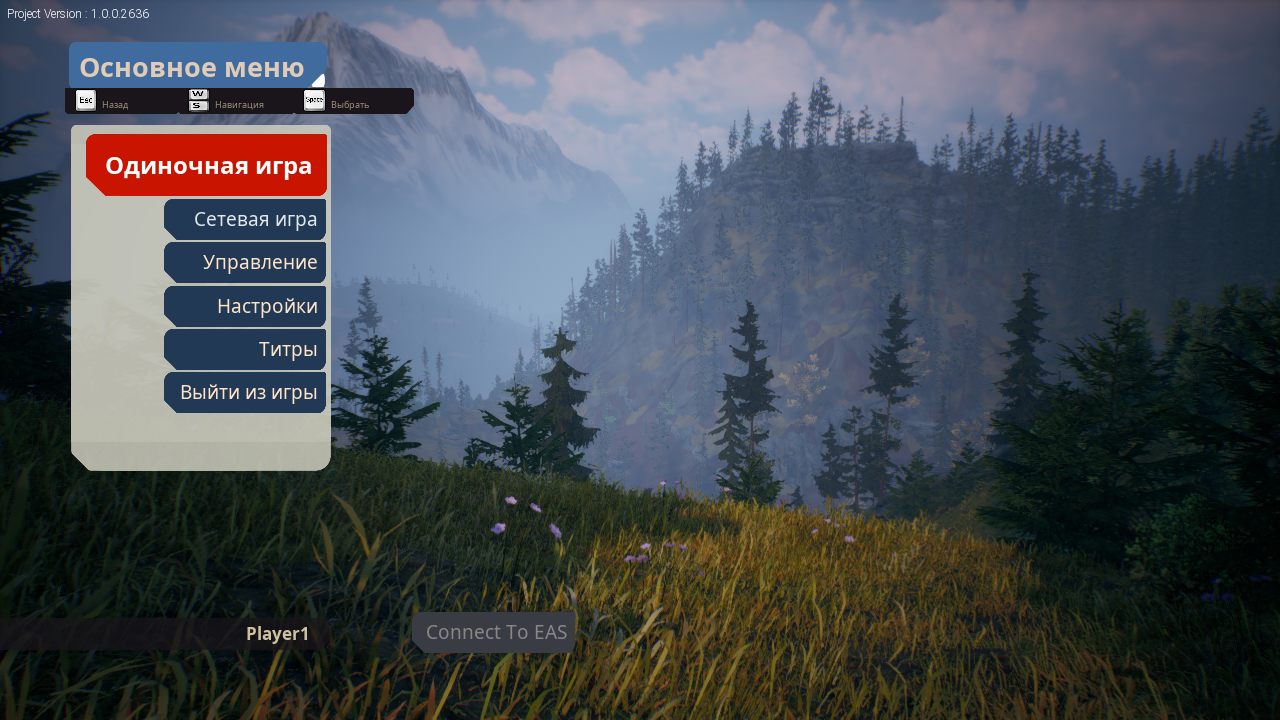Start the Одиночная игра single-player mode
This screenshot has height=720, width=1280.
click(x=207, y=165)
